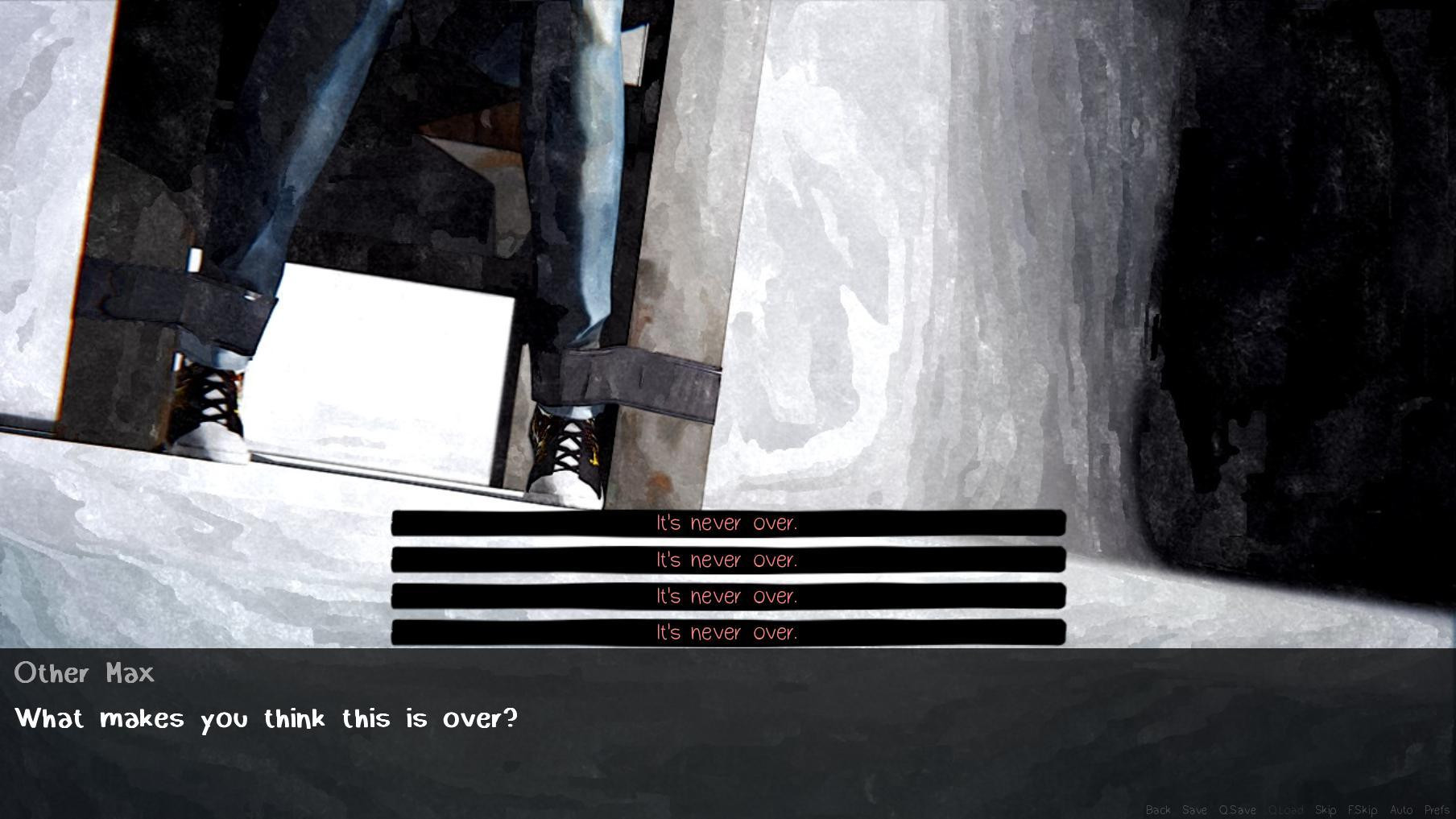Quick save with Q.Save
1456x819 pixels.
coord(1236,809)
